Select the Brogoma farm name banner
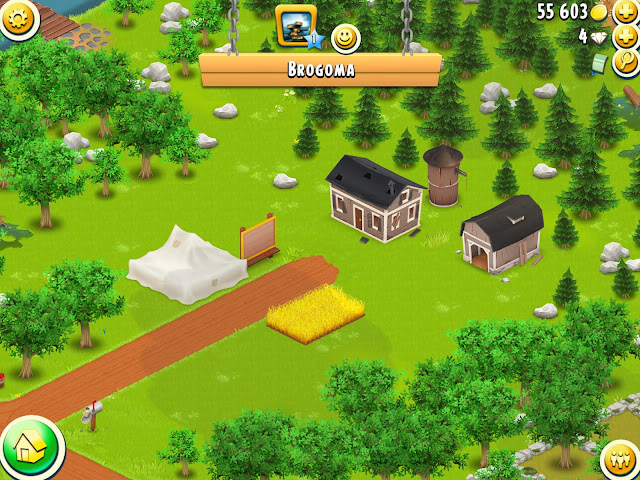This screenshot has height=480, width=640. pyautogui.click(x=320, y=71)
